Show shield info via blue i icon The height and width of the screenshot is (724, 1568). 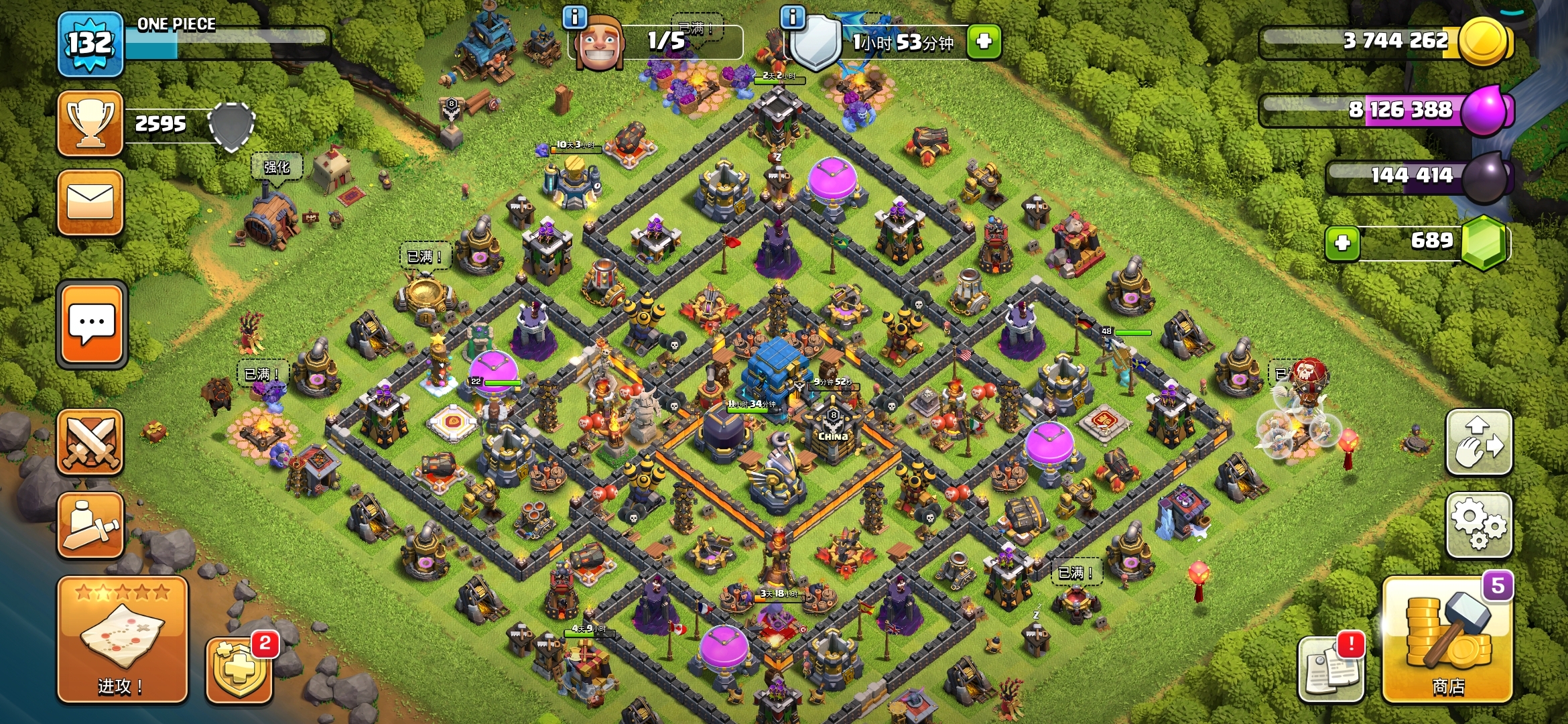coord(793,17)
